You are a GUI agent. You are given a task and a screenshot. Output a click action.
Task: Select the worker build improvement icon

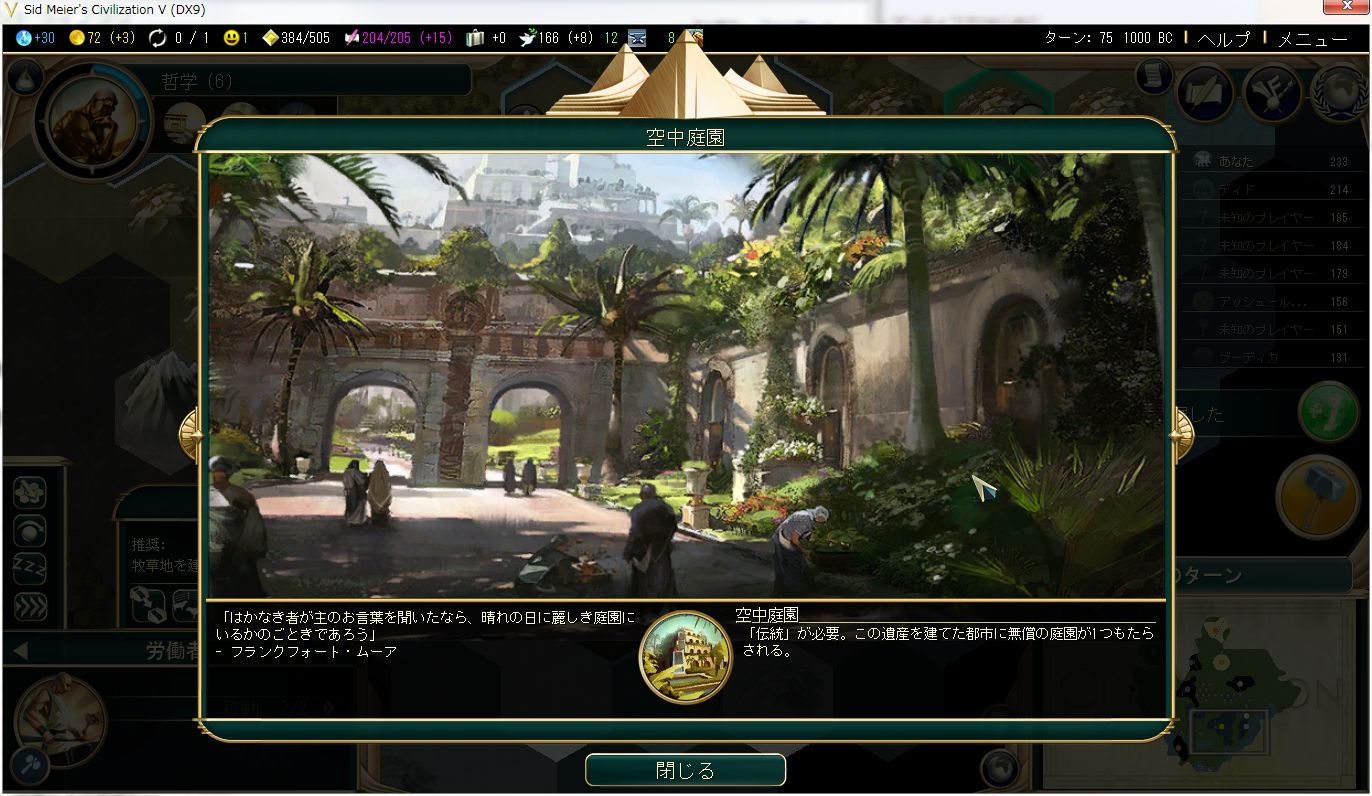pyautogui.click(x=27, y=491)
